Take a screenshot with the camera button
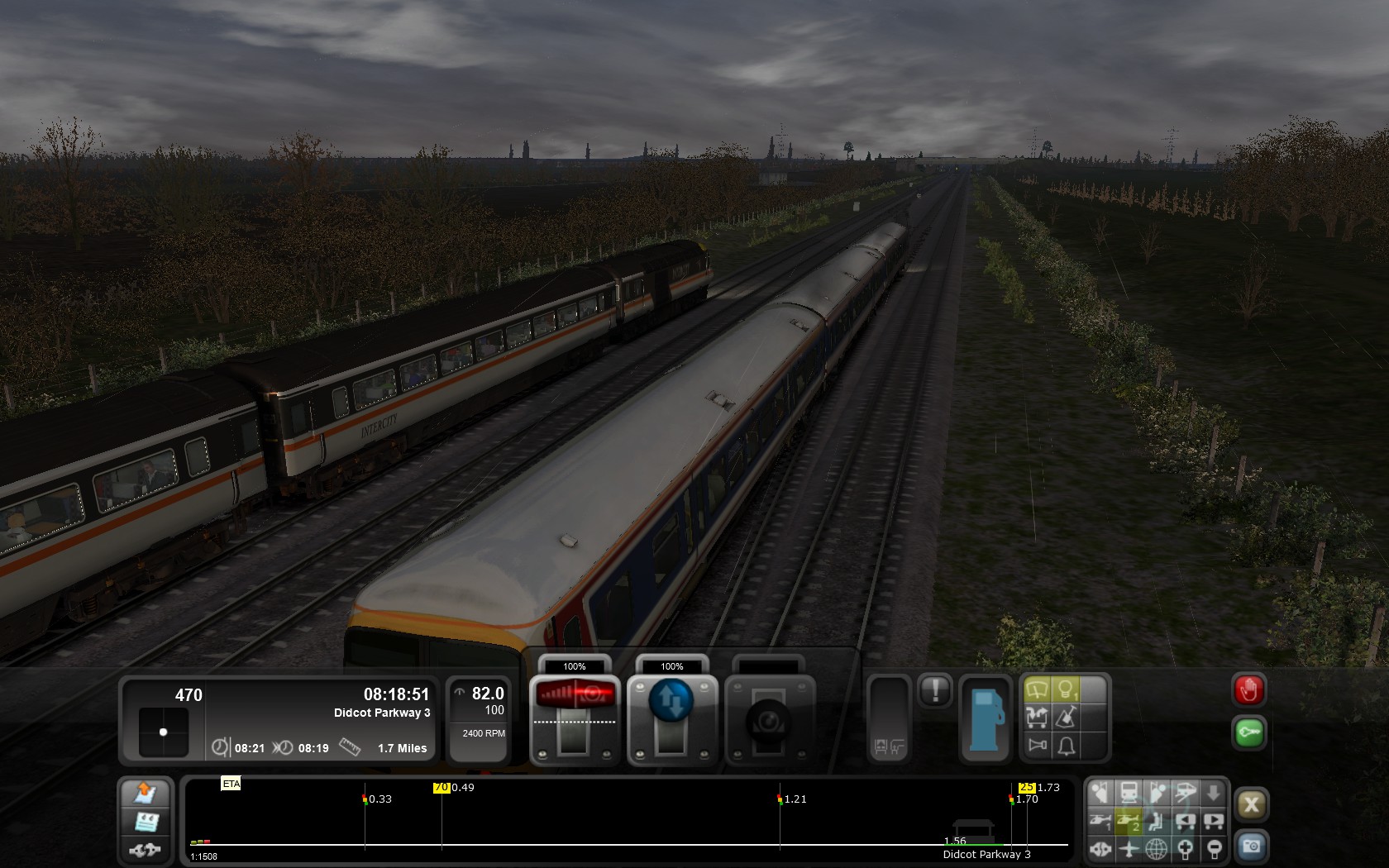The width and height of the screenshot is (1389, 868). coord(1251,847)
